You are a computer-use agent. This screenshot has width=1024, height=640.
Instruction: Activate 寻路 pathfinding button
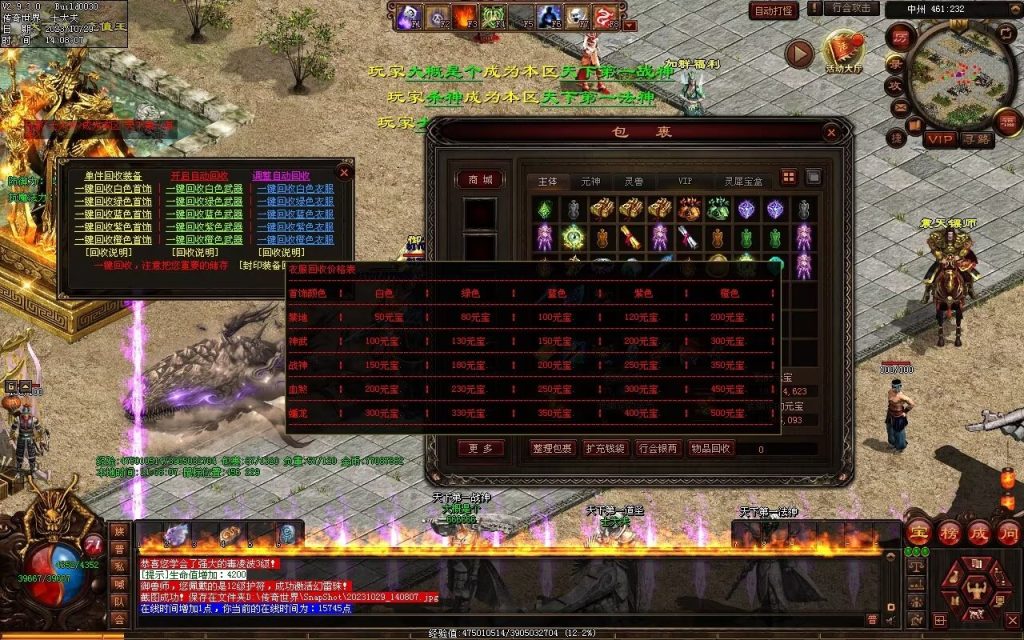[x=977, y=139]
